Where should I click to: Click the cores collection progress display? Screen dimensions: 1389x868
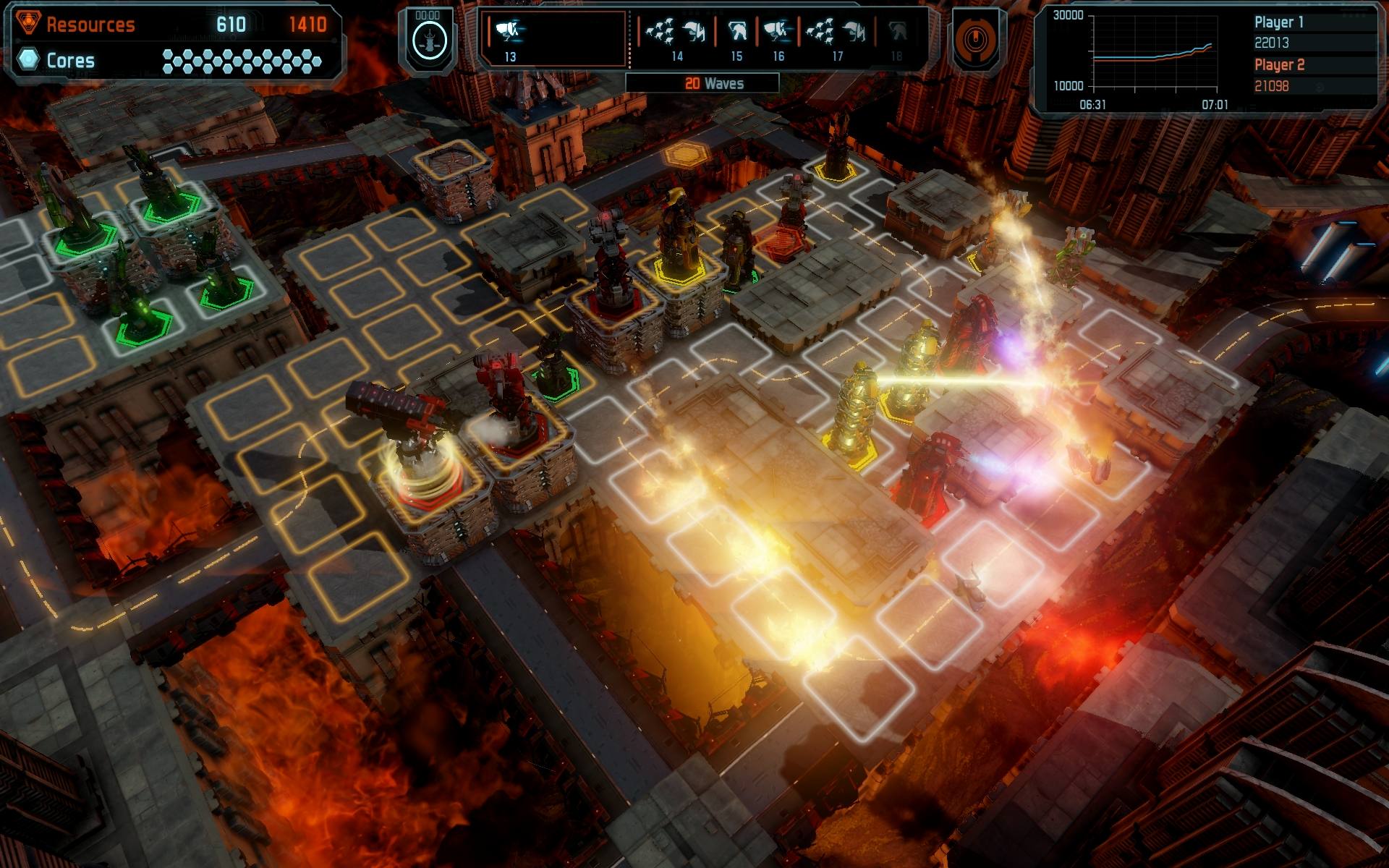pos(242,59)
